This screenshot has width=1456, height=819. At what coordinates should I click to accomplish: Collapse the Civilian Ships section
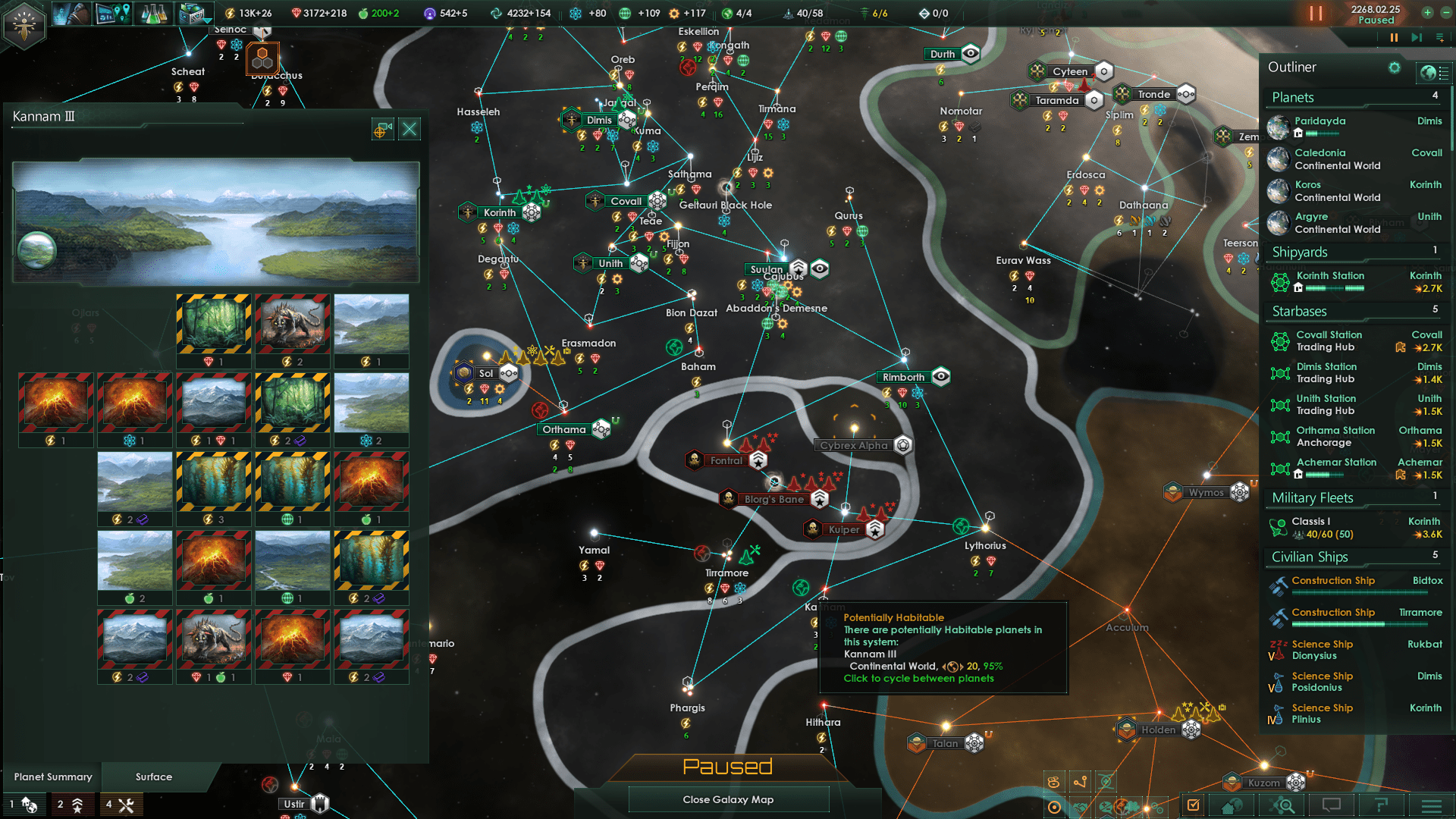(1309, 557)
